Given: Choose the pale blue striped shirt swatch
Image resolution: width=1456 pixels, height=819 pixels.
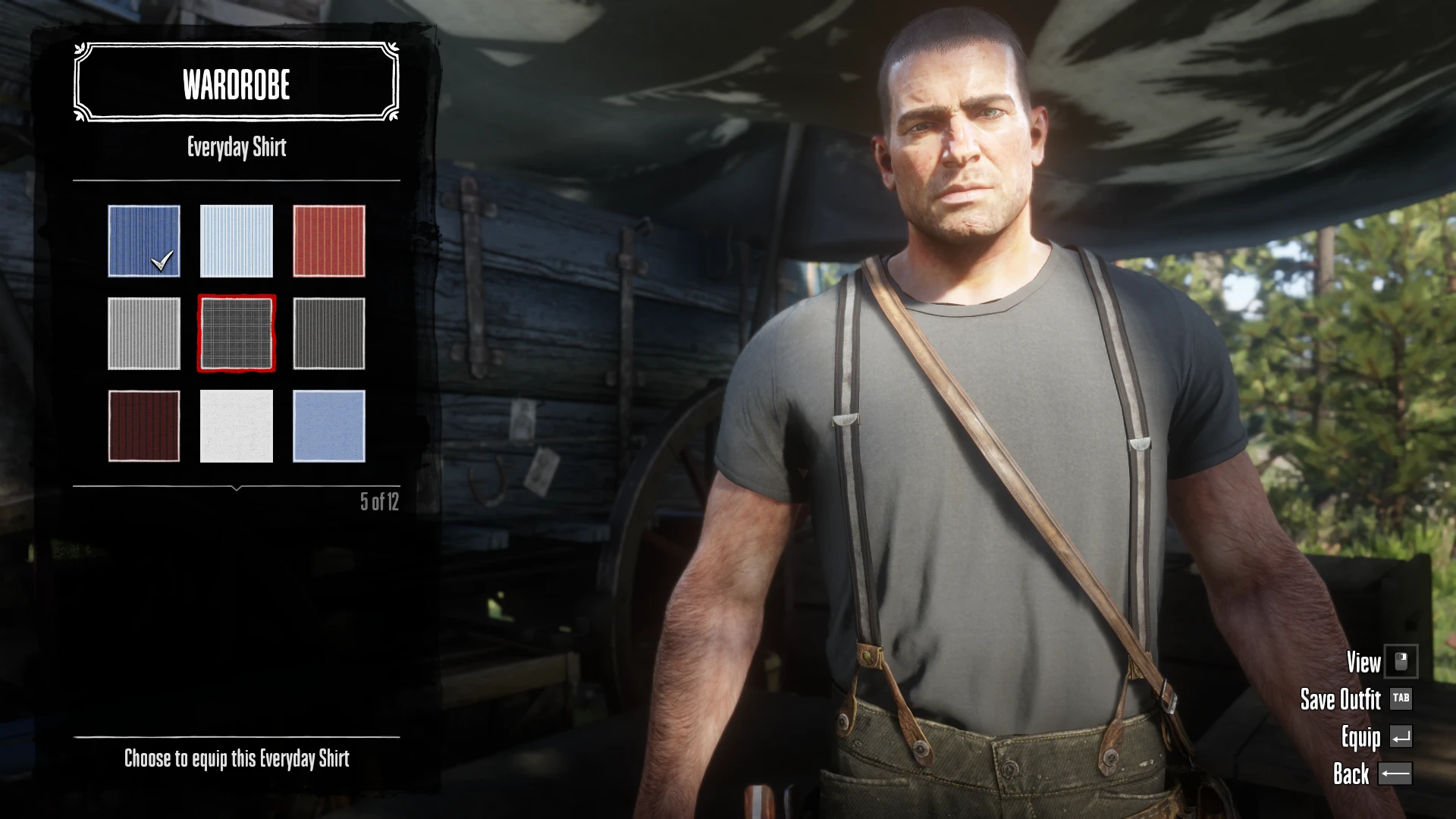Looking at the screenshot, I should (237, 240).
